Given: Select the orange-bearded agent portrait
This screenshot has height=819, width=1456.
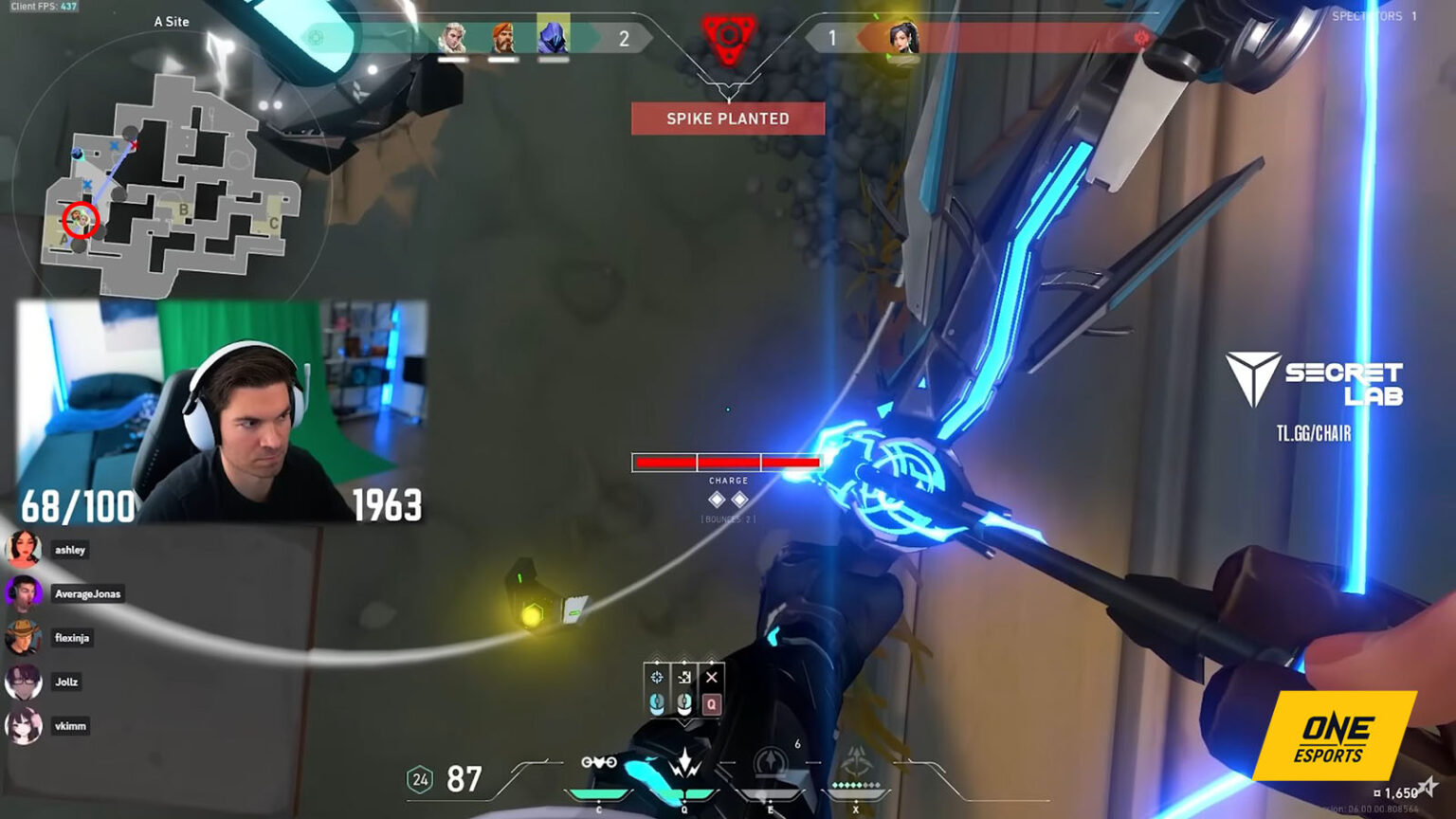Looking at the screenshot, I should coord(502,38).
